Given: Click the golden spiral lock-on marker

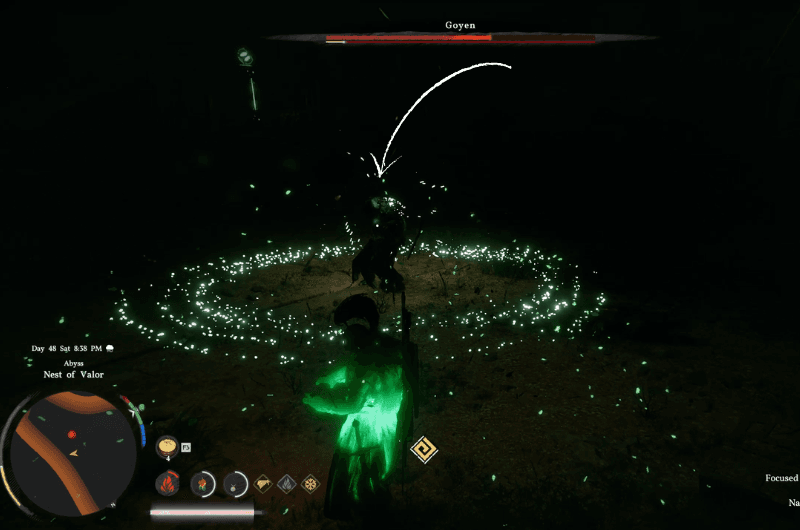Looking at the screenshot, I should 424,451.
